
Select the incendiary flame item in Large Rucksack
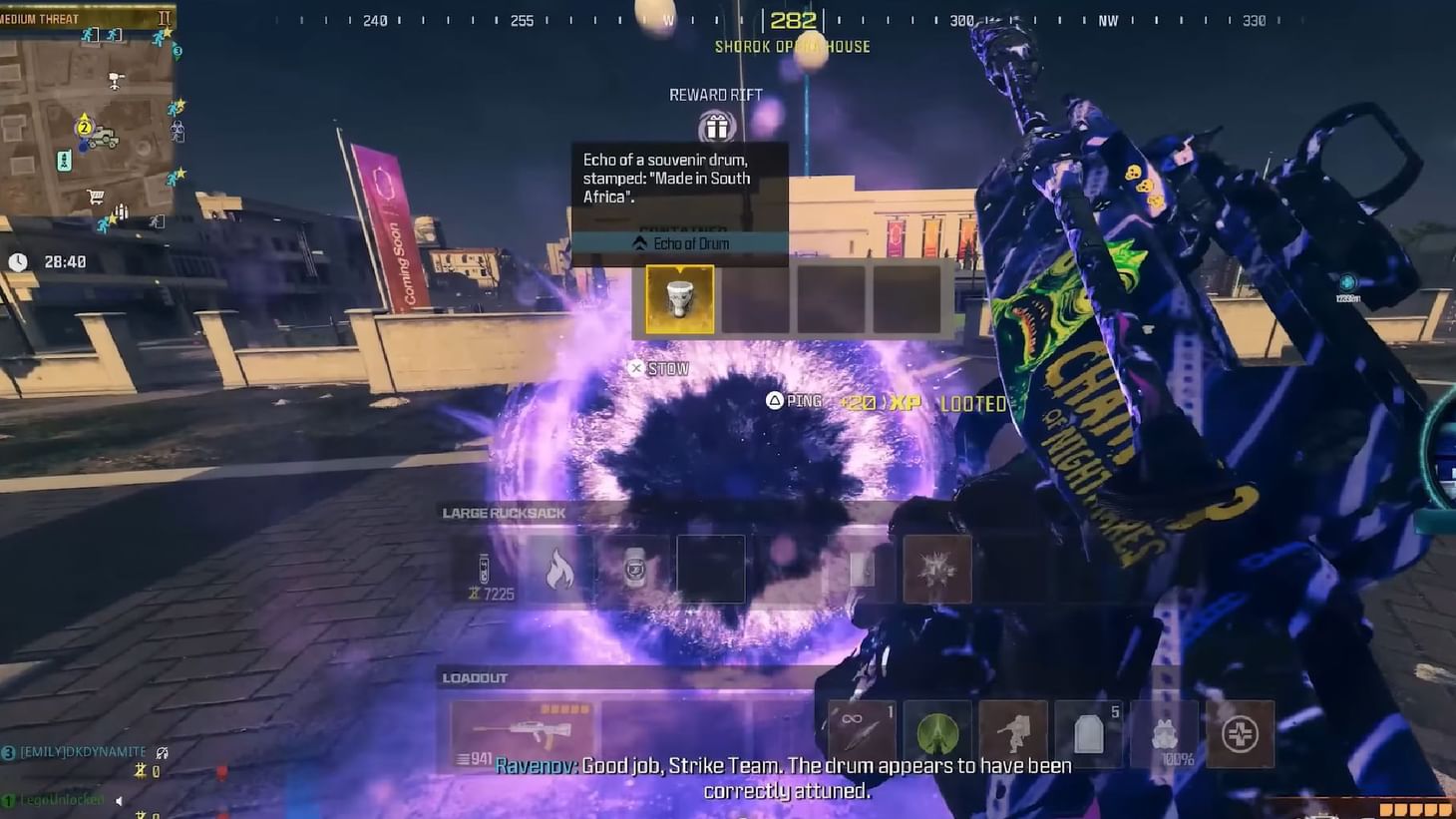click(560, 571)
